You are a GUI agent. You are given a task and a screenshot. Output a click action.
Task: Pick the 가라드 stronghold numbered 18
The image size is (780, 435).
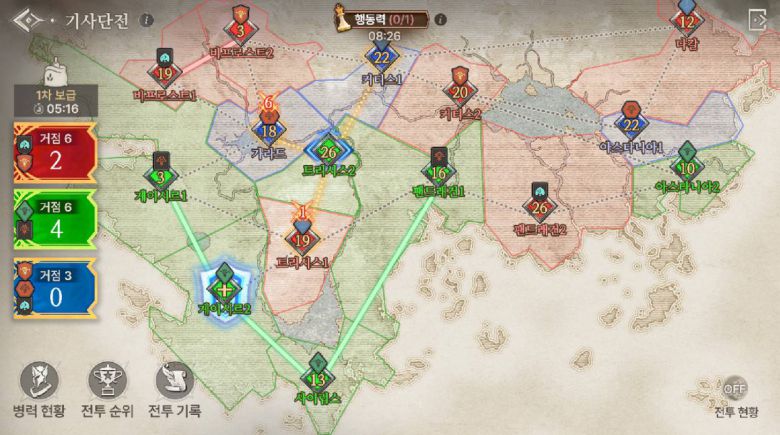coord(268,131)
